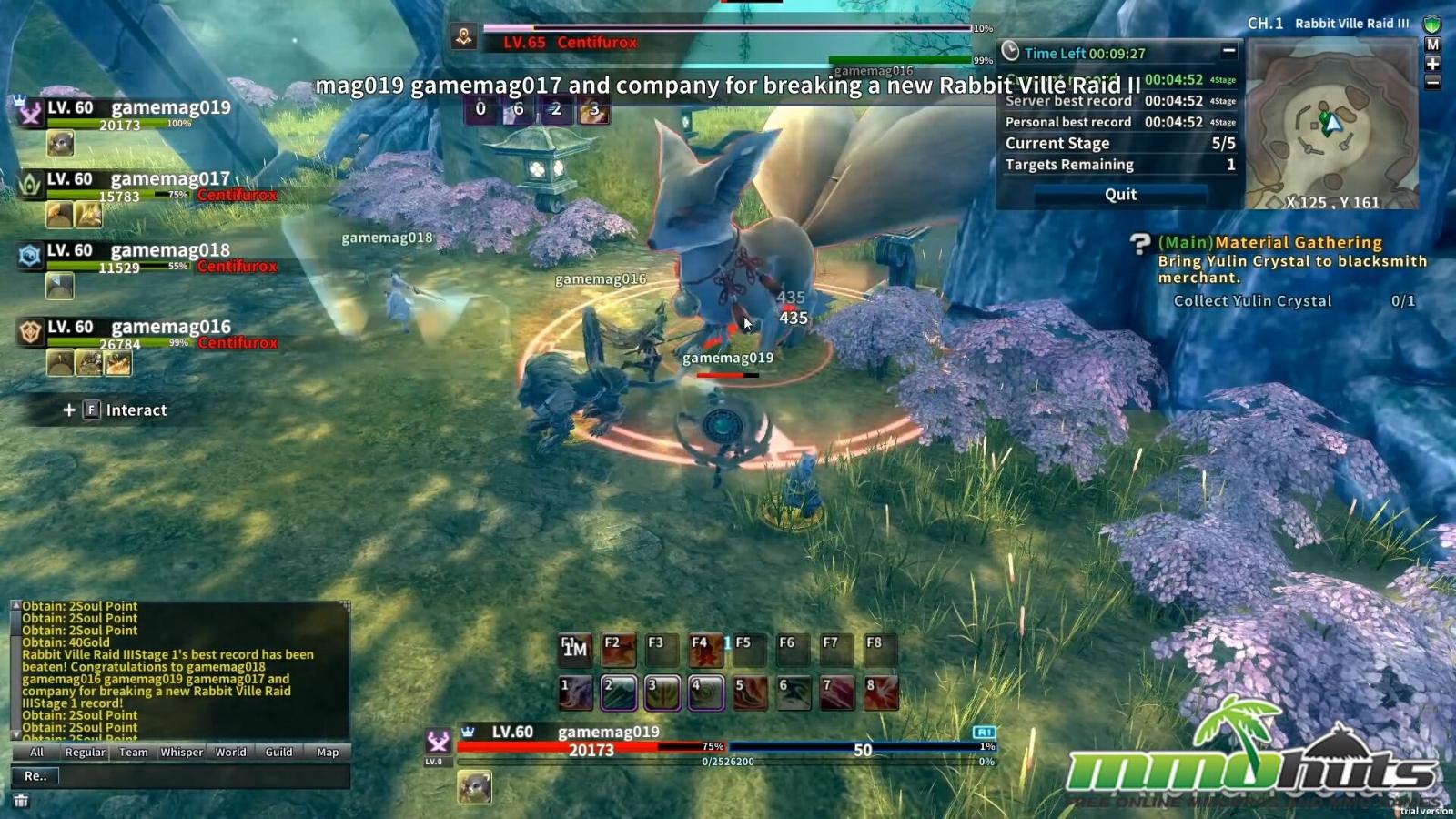This screenshot has width=1456, height=819.
Task: Select the skill in hotbar slot 1
Action: pyautogui.click(x=574, y=690)
